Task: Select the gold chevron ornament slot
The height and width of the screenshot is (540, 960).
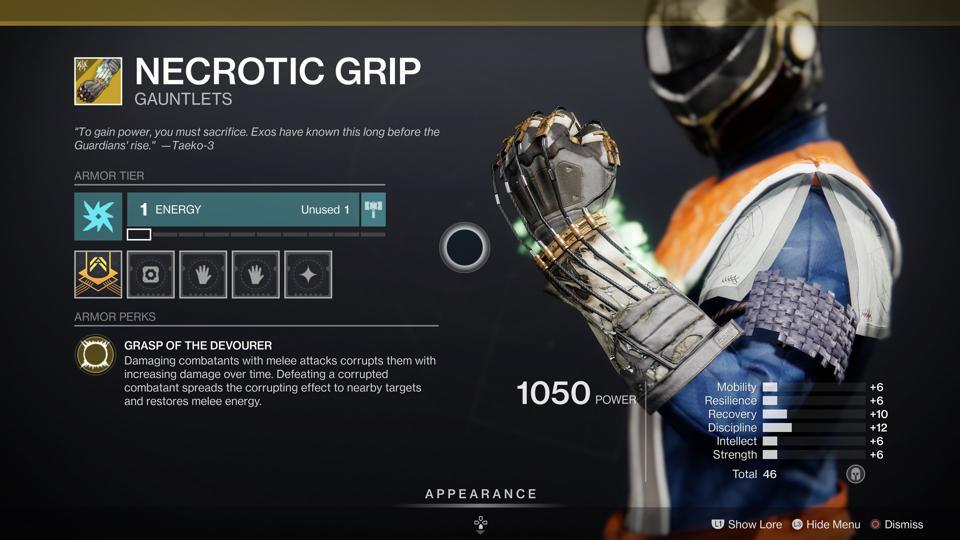Action: [98, 274]
